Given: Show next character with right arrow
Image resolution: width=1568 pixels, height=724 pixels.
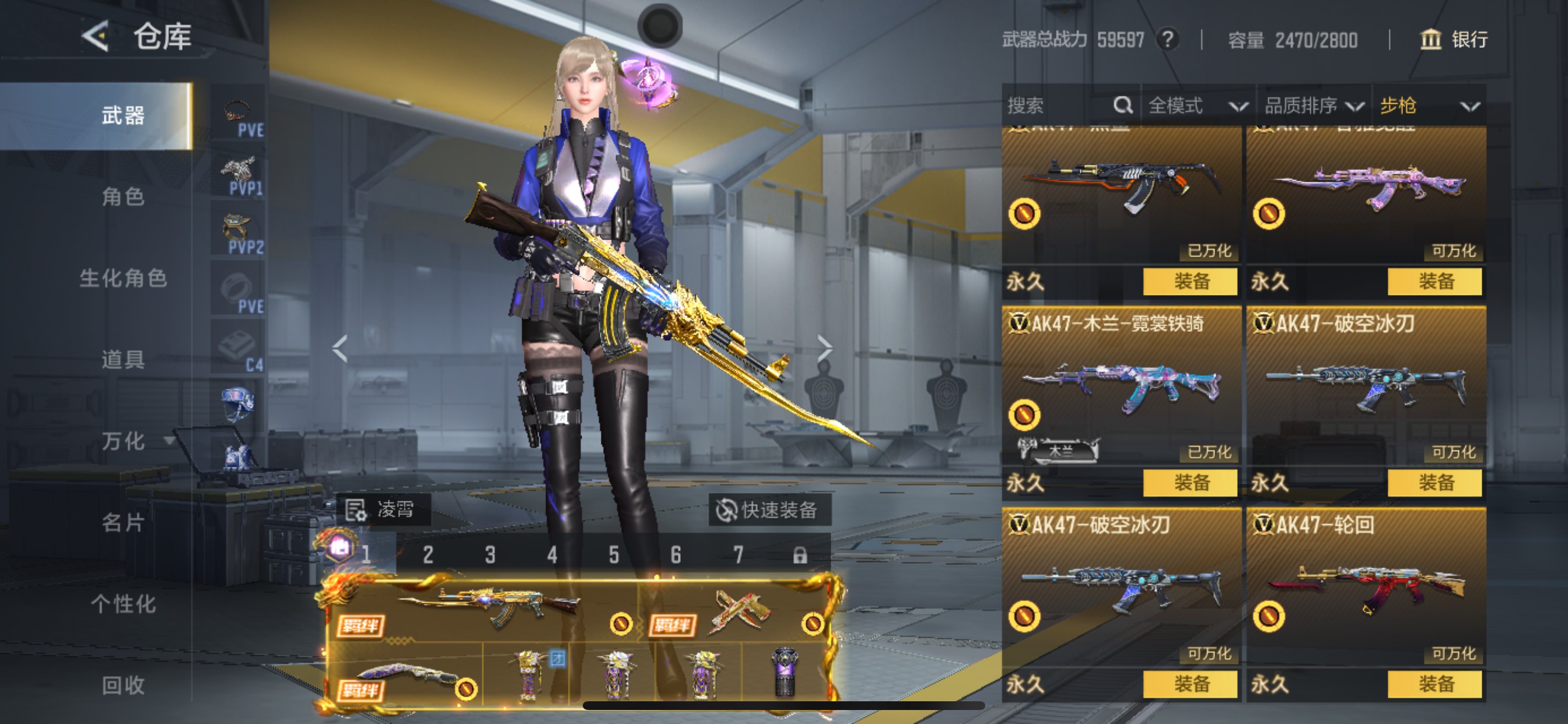Looking at the screenshot, I should [x=824, y=349].
